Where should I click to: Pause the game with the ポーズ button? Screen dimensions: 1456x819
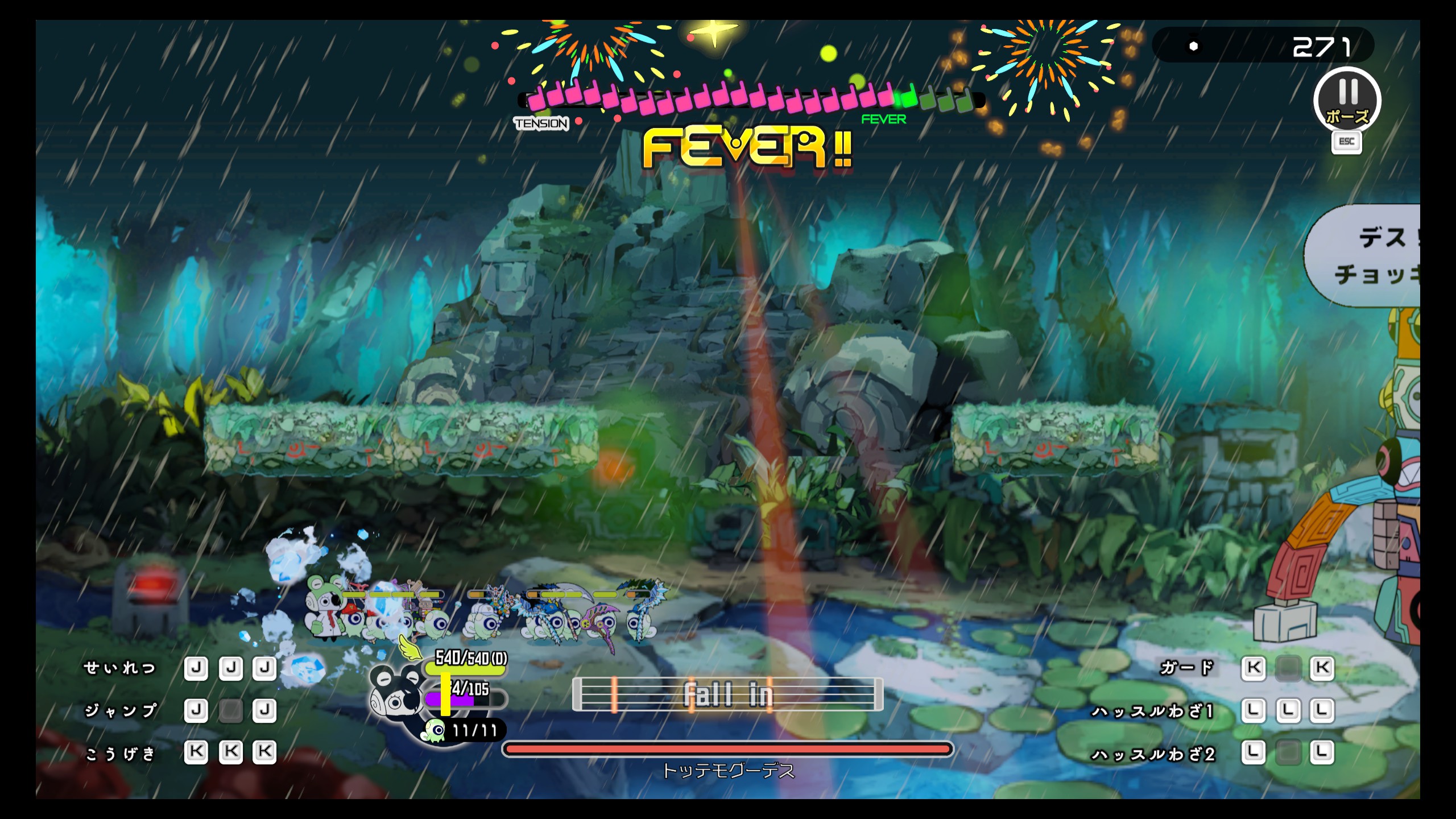(x=1347, y=101)
